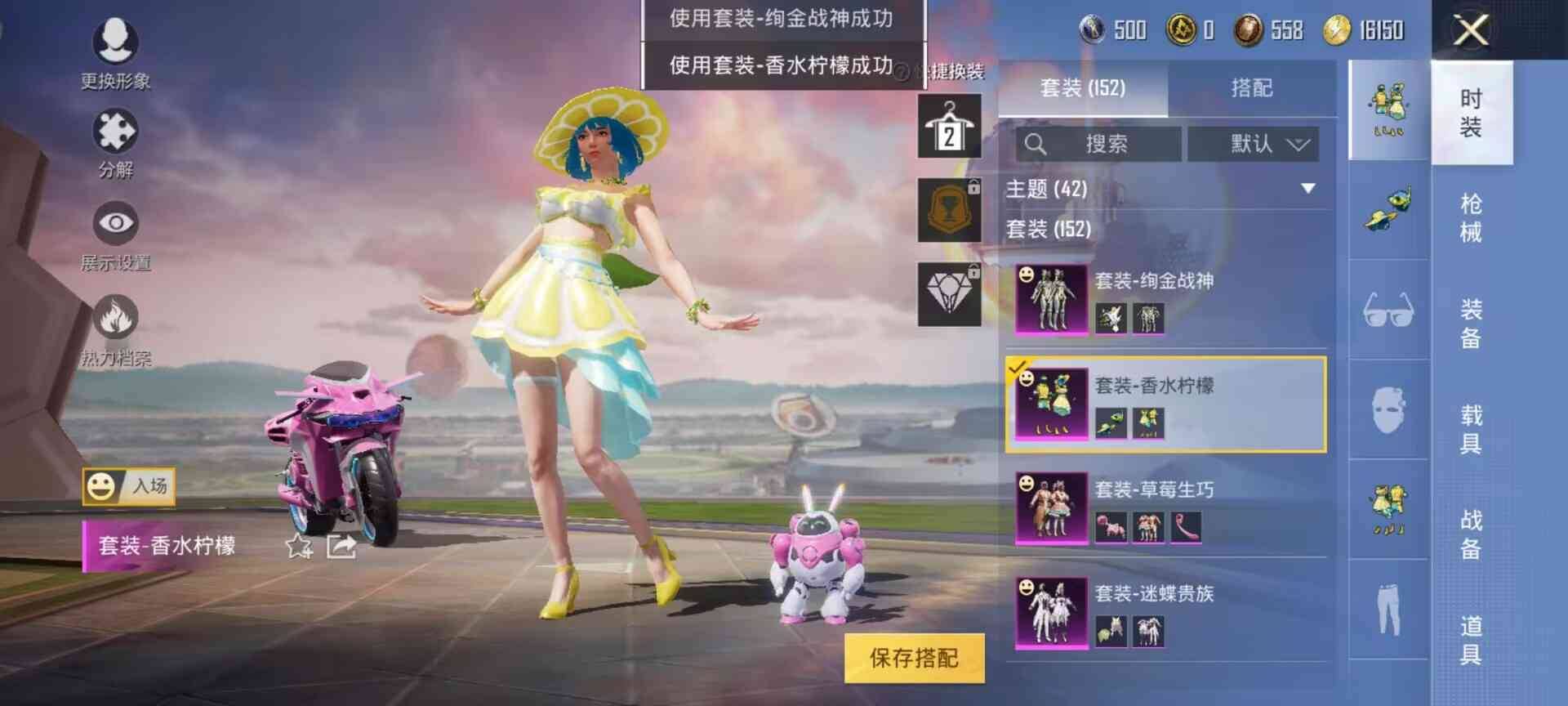Select the glasses category icon on right sidebar
The height and width of the screenshot is (706, 1568).
coord(1388,311)
